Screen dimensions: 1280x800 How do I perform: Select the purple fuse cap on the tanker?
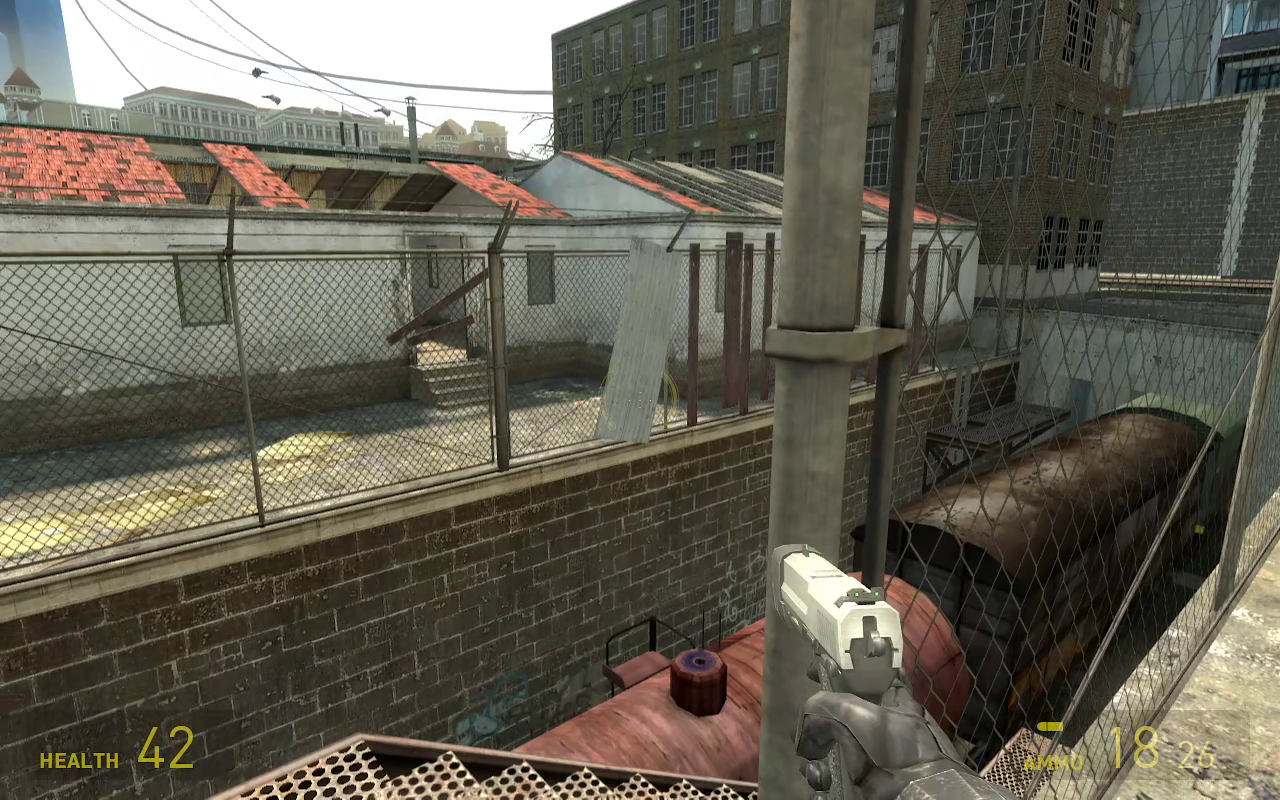click(x=696, y=662)
